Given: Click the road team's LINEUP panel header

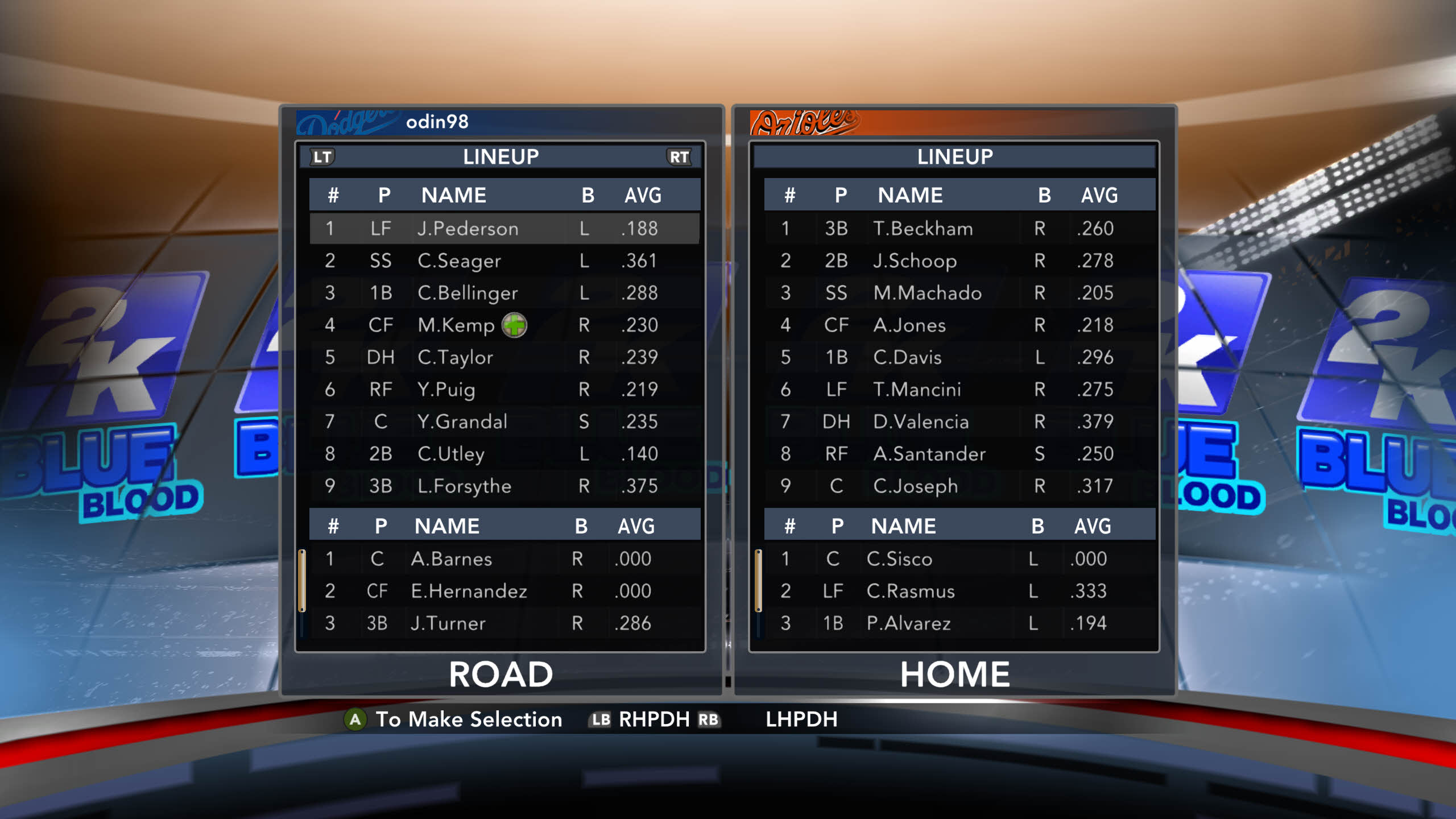Looking at the screenshot, I should point(500,157).
